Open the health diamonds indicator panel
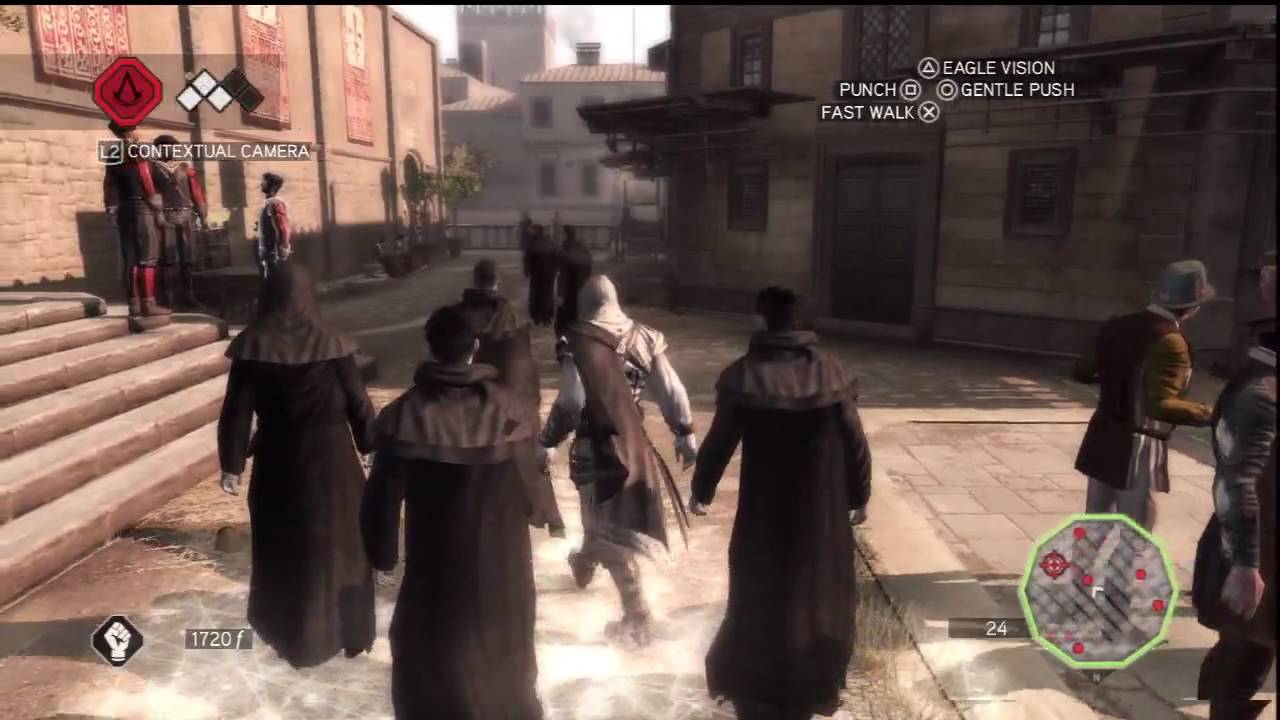This screenshot has height=720, width=1280. tap(210, 90)
